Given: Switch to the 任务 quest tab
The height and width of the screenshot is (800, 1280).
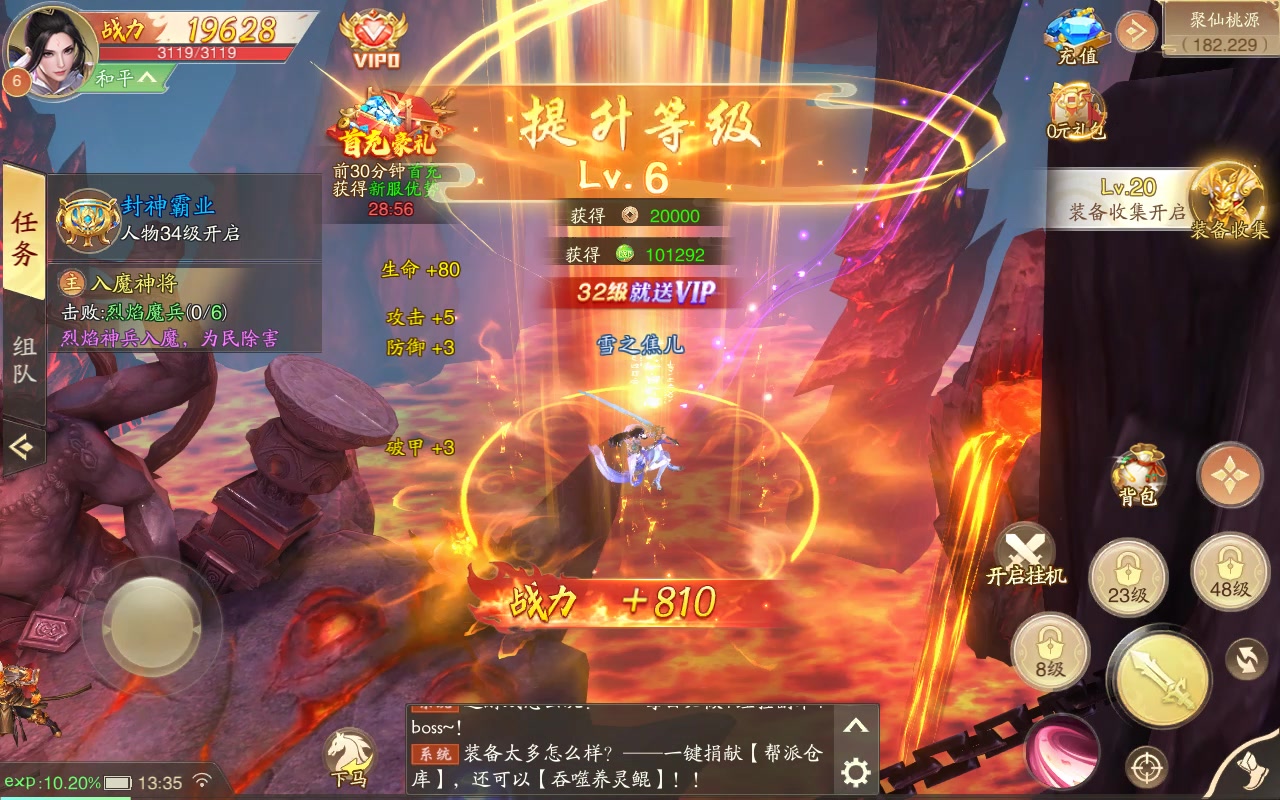Looking at the screenshot, I should [22, 237].
